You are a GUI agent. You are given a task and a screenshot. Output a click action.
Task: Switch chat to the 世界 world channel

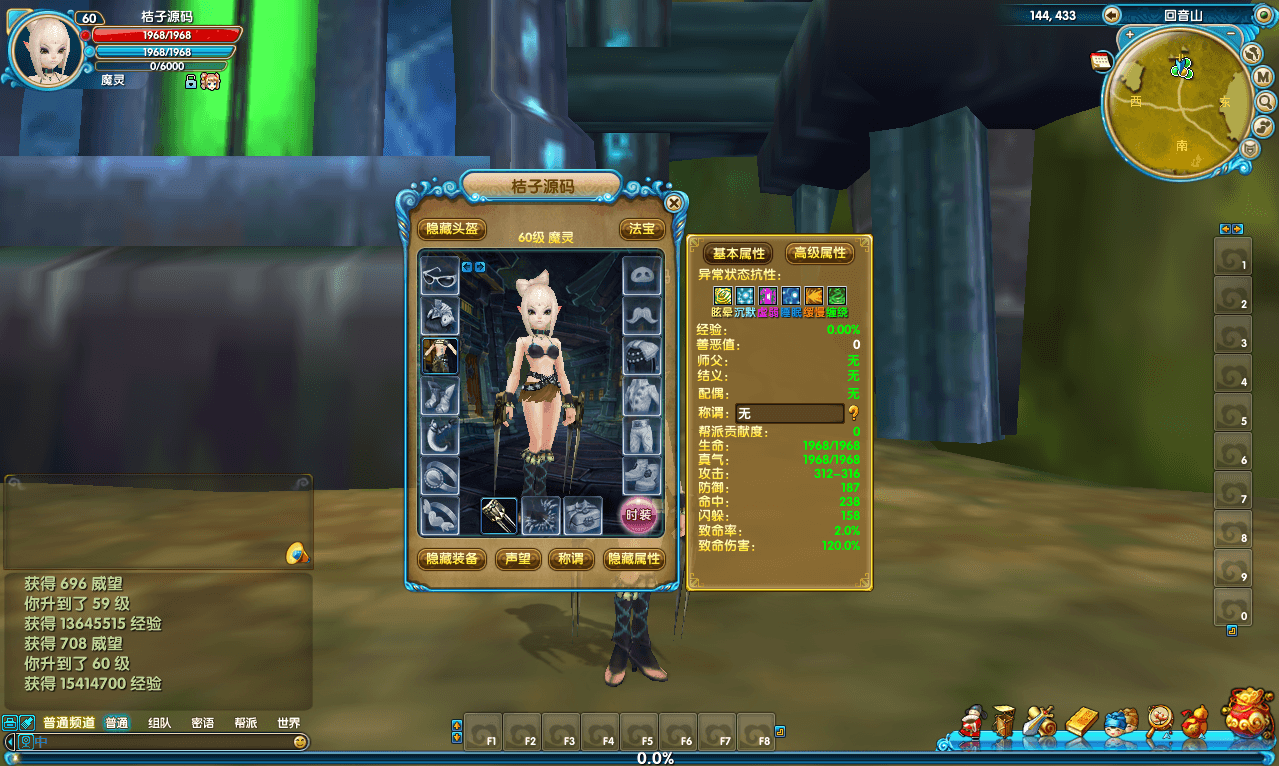(288, 723)
